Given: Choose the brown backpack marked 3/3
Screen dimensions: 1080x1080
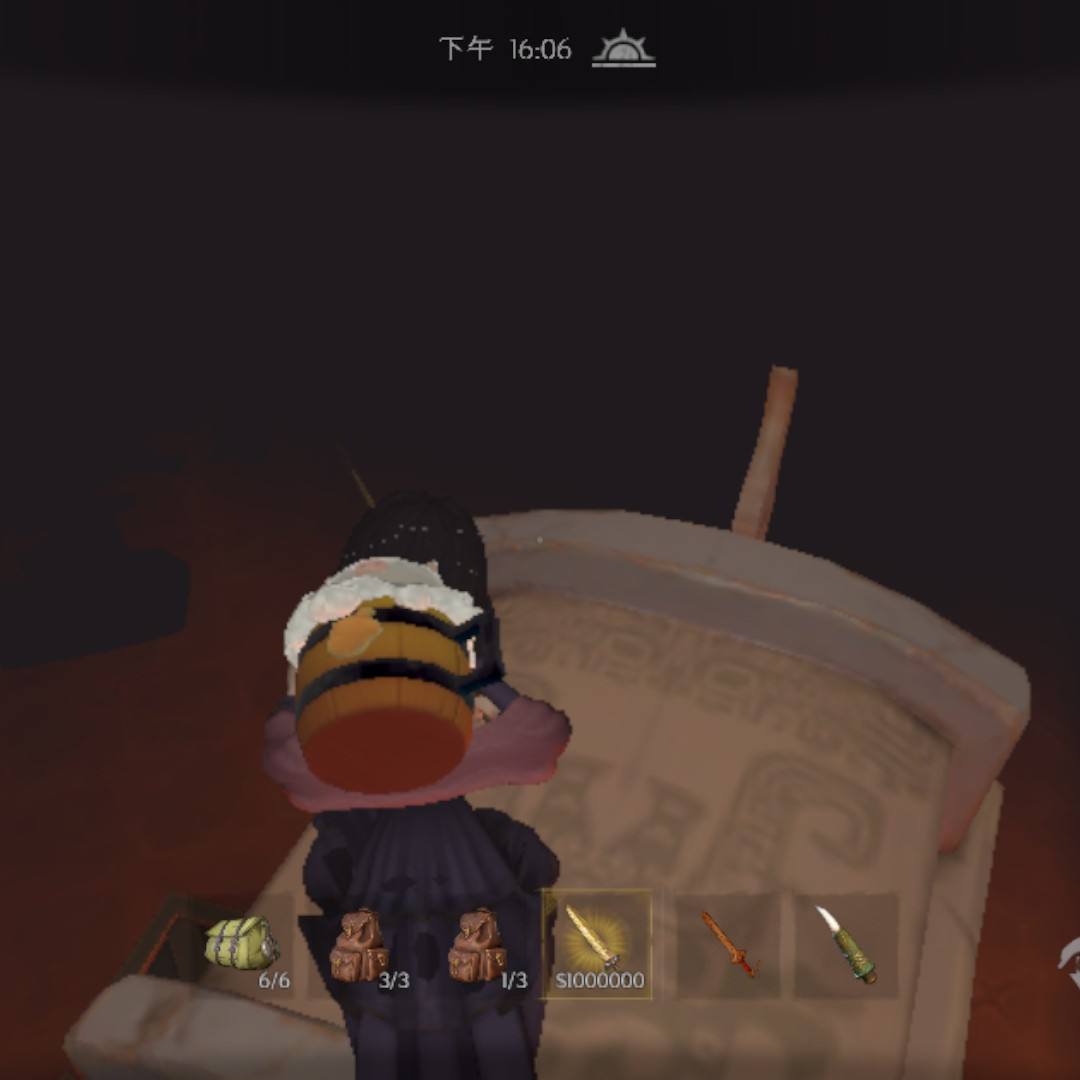Looking at the screenshot, I should (x=360, y=944).
